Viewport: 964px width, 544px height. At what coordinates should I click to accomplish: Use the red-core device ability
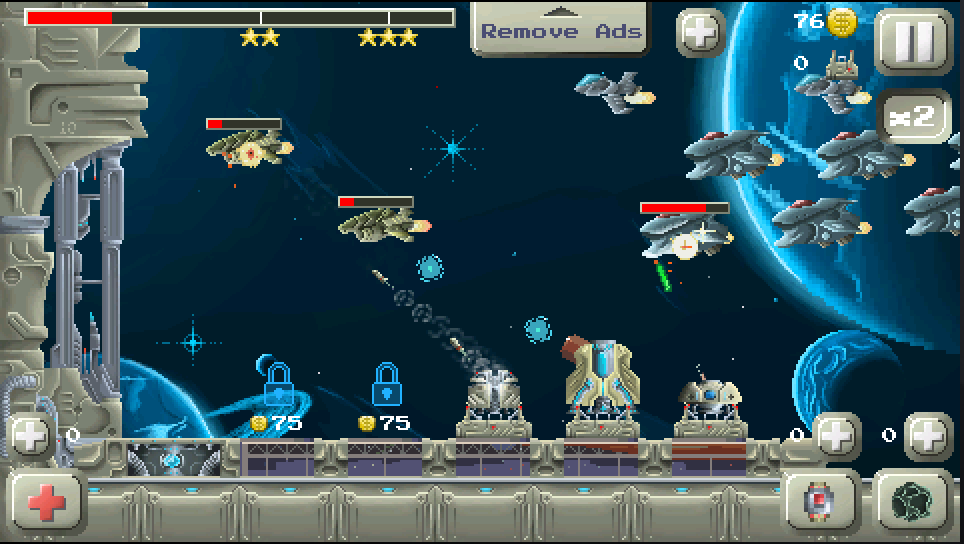tap(820, 503)
